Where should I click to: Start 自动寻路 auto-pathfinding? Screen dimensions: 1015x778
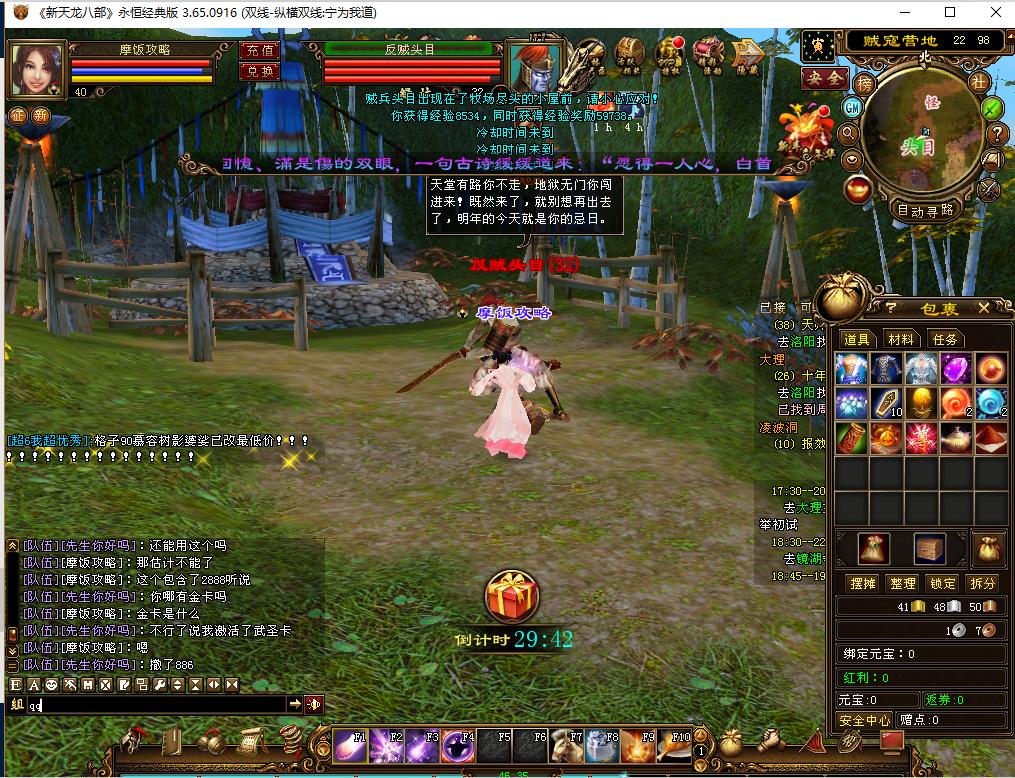pyautogui.click(x=925, y=210)
